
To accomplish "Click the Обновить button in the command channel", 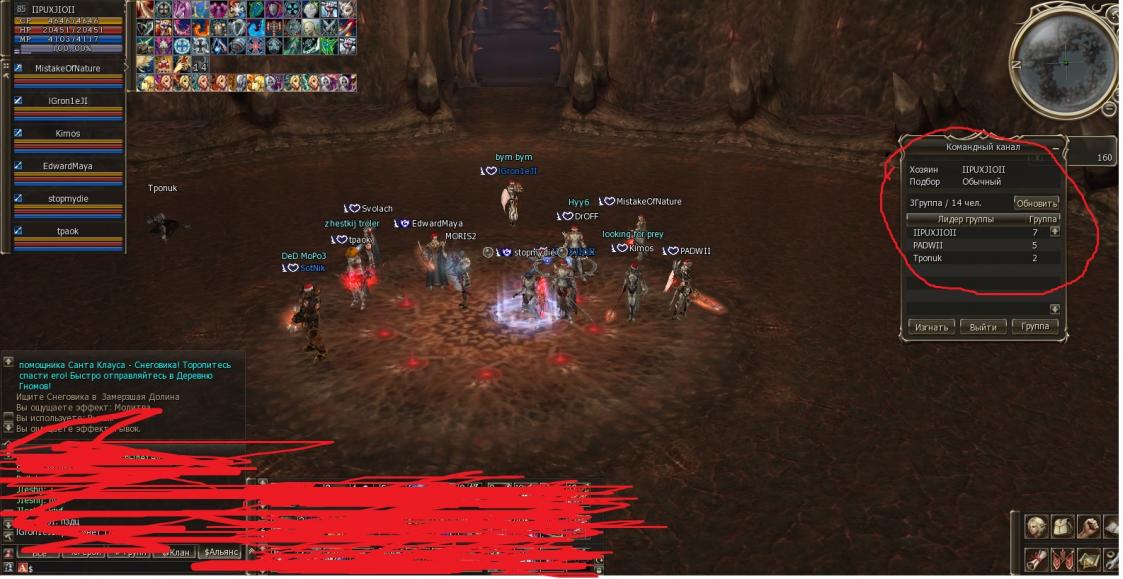I will point(1035,203).
